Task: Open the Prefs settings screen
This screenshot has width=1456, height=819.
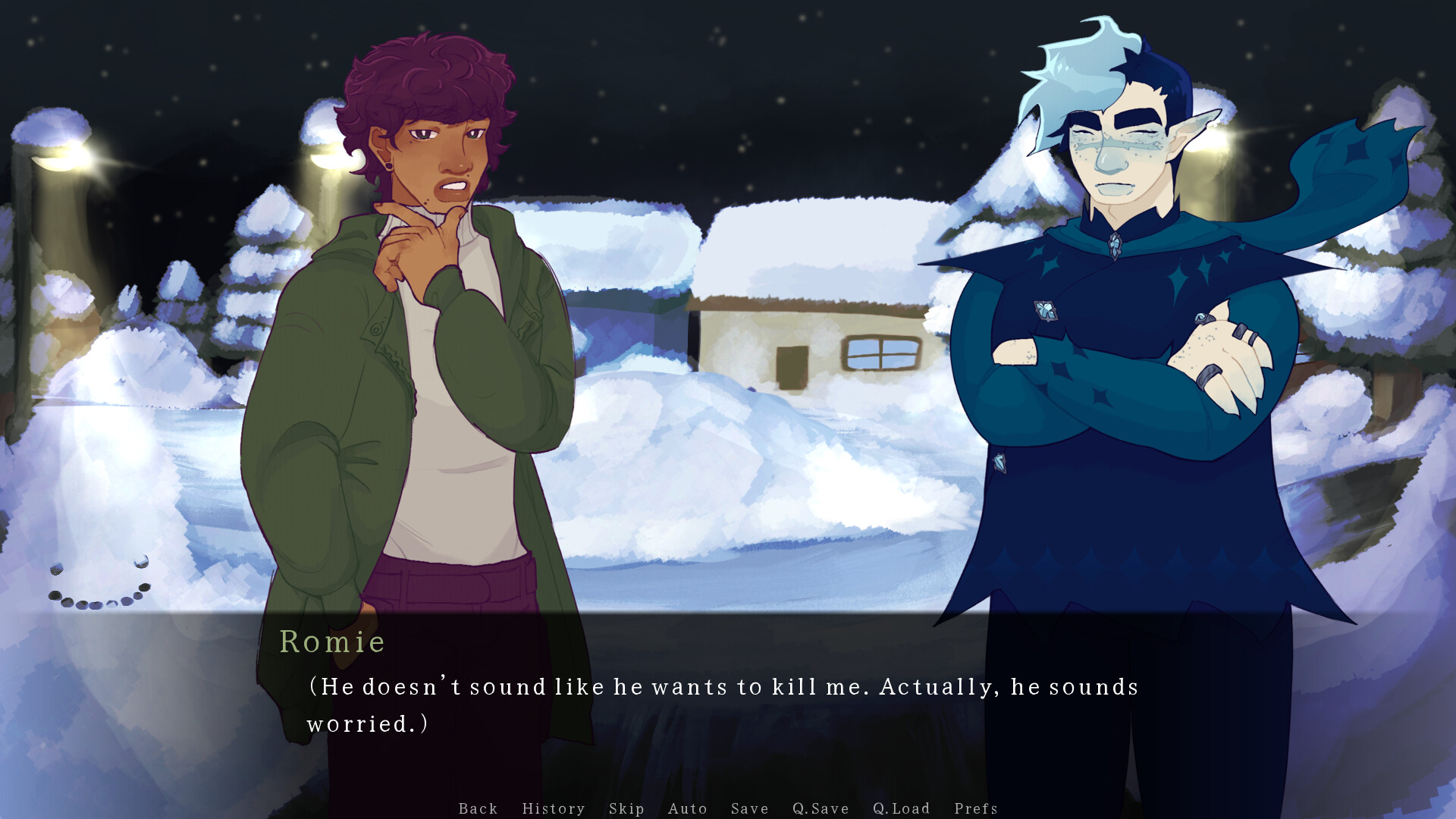Action: pos(975,808)
